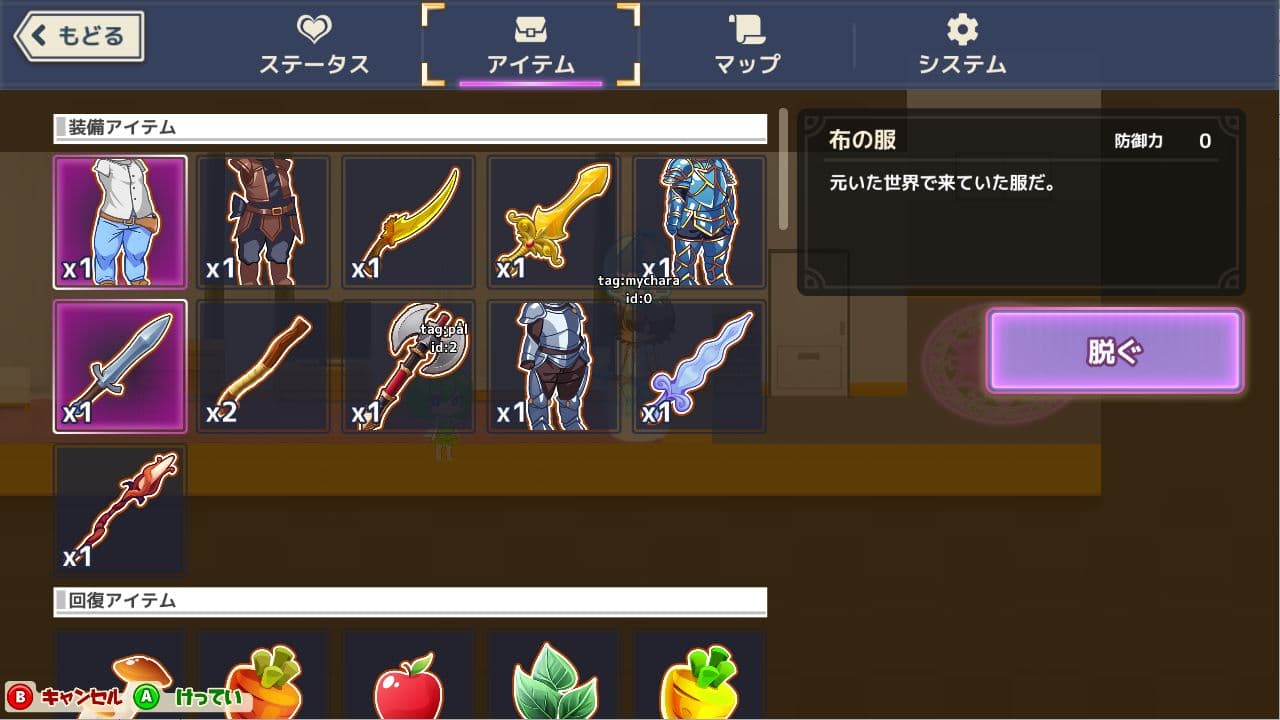1280x720 pixels.
Task: Select the dark leather armor item
Action: tap(264, 222)
